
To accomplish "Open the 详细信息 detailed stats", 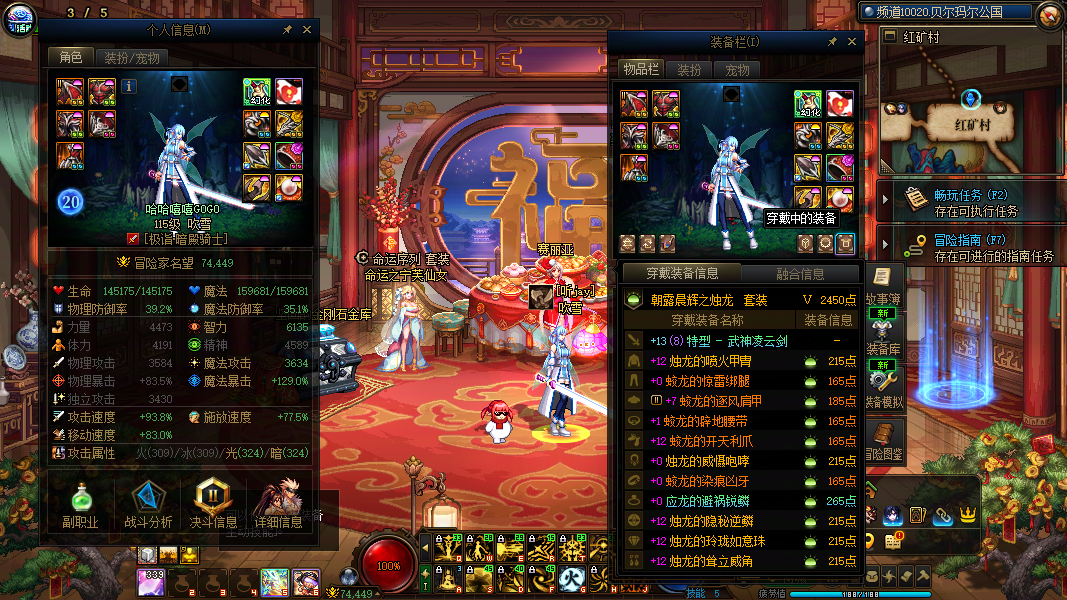I will click(x=278, y=505).
